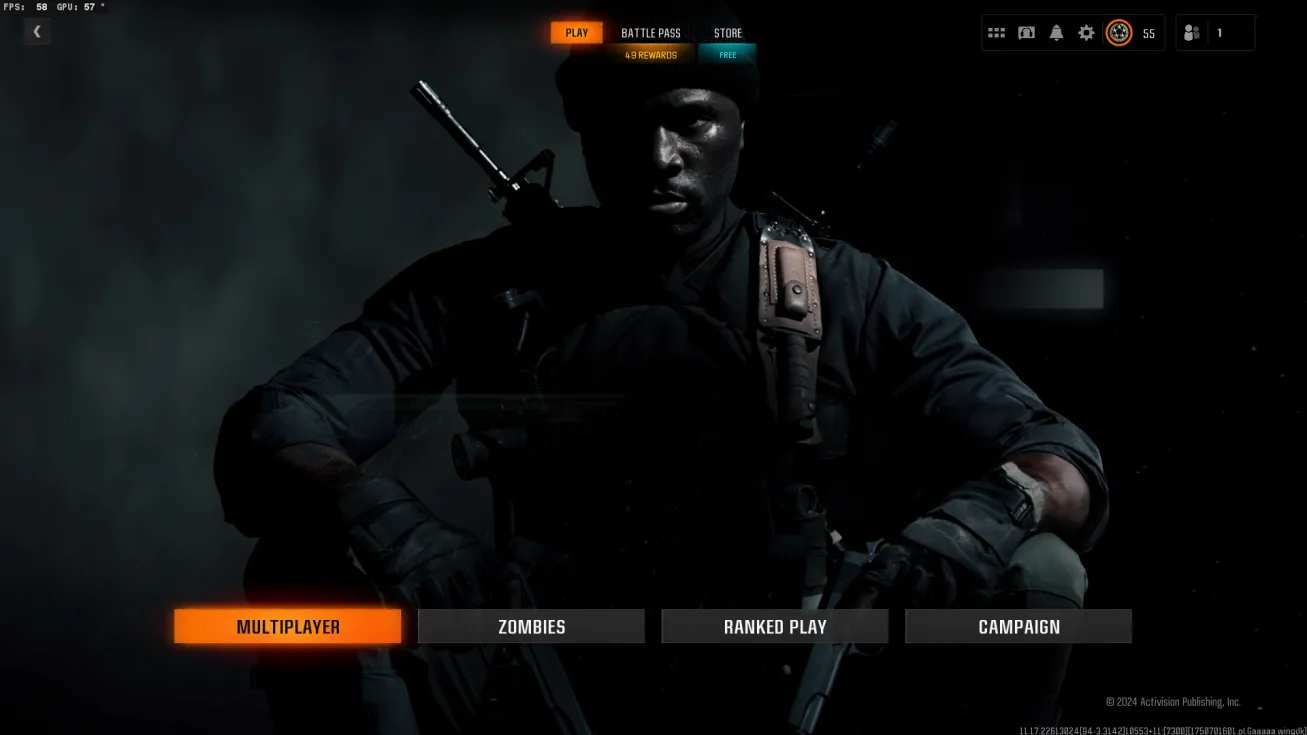Image resolution: width=1307 pixels, height=735 pixels.
Task: Open the headset voice chat channels icon
Action: 1026,33
